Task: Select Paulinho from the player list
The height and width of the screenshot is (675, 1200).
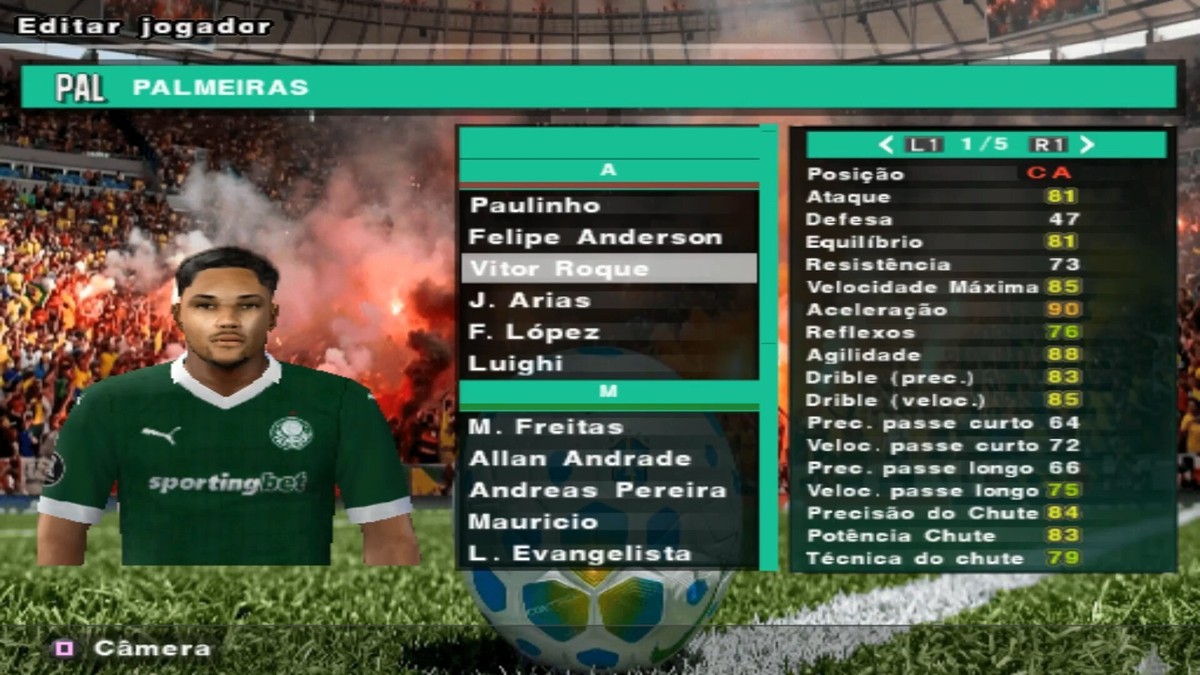Action: click(x=535, y=206)
